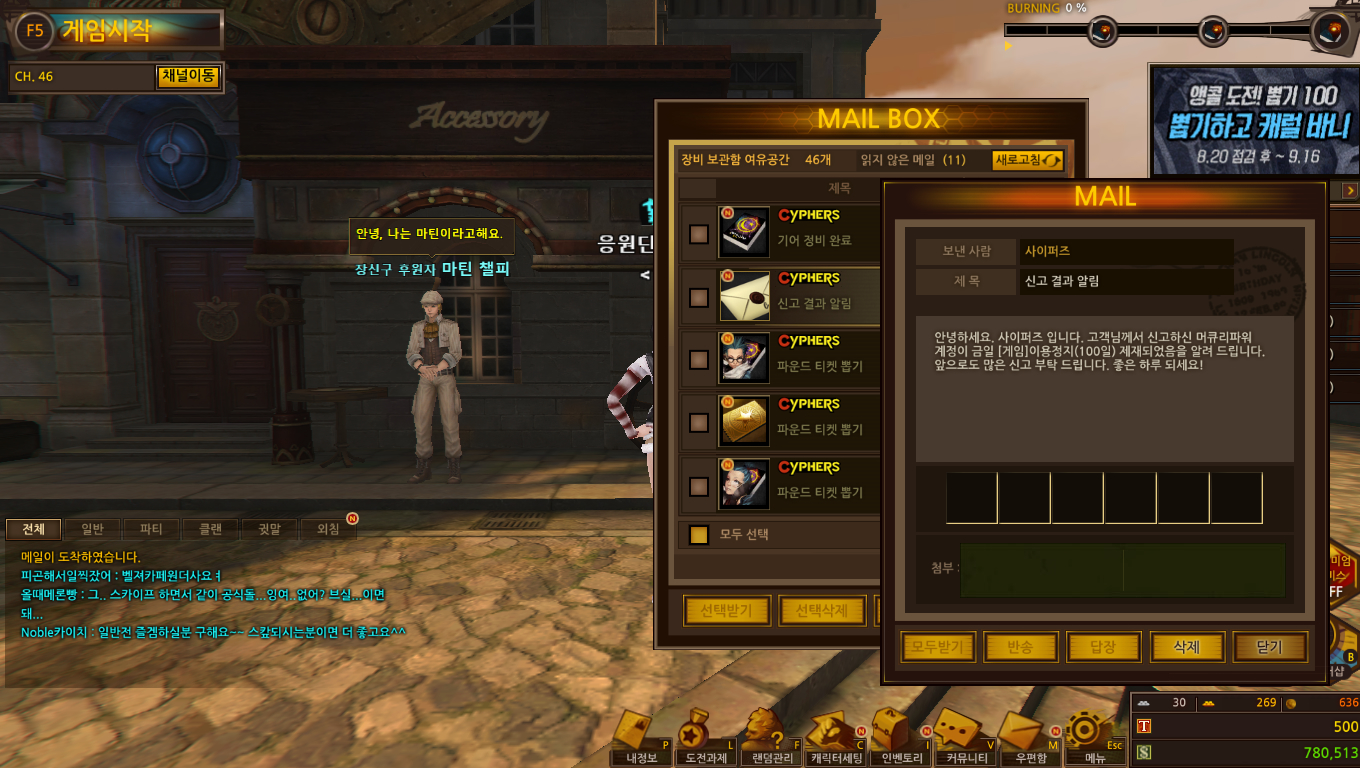Show the 귓말 whisper chat tab
Image resolution: width=1360 pixels, height=768 pixels.
tap(269, 529)
